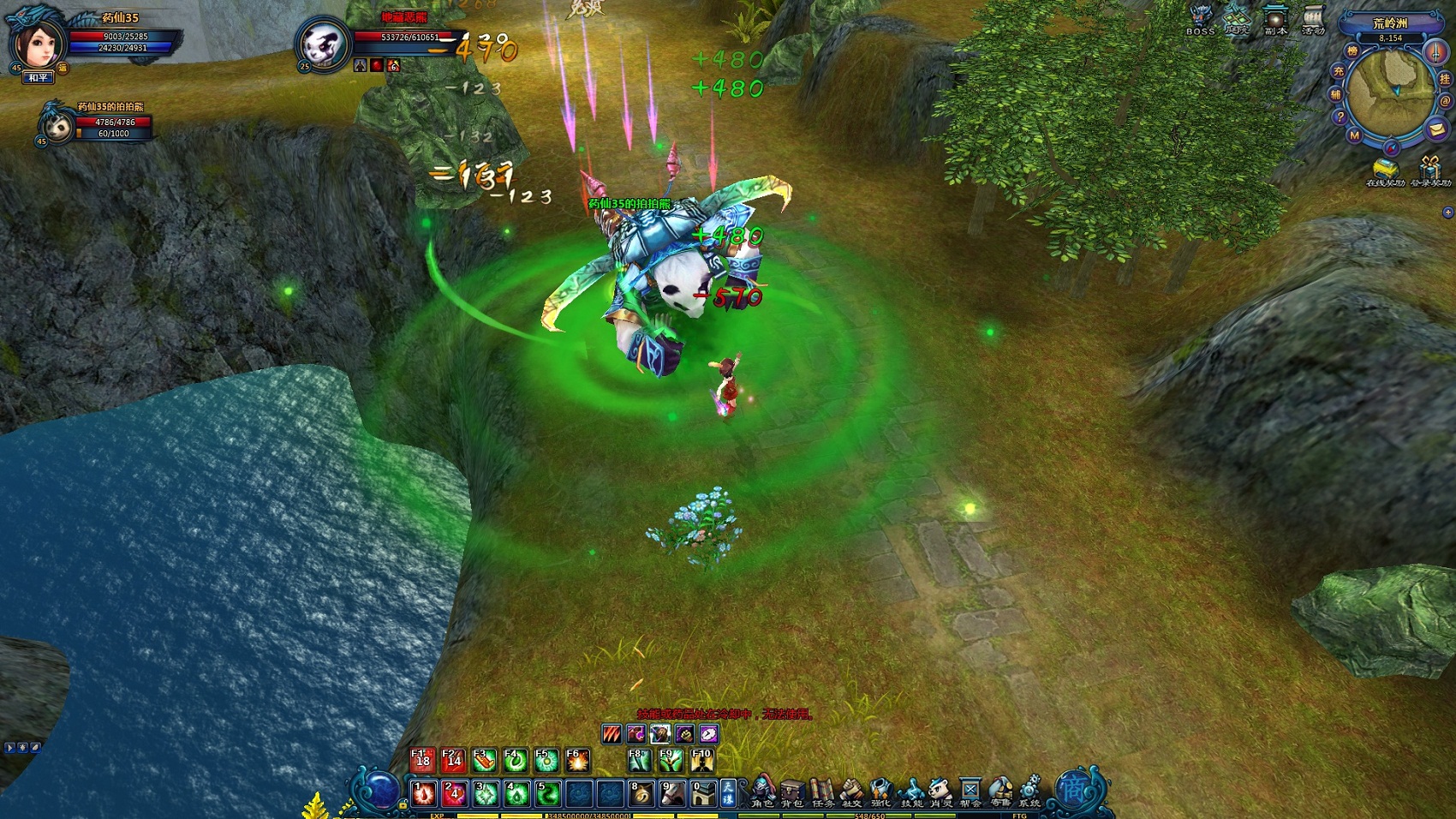Toggle the 和平 peace mode button
1456x819 pixels.
tap(38, 78)
